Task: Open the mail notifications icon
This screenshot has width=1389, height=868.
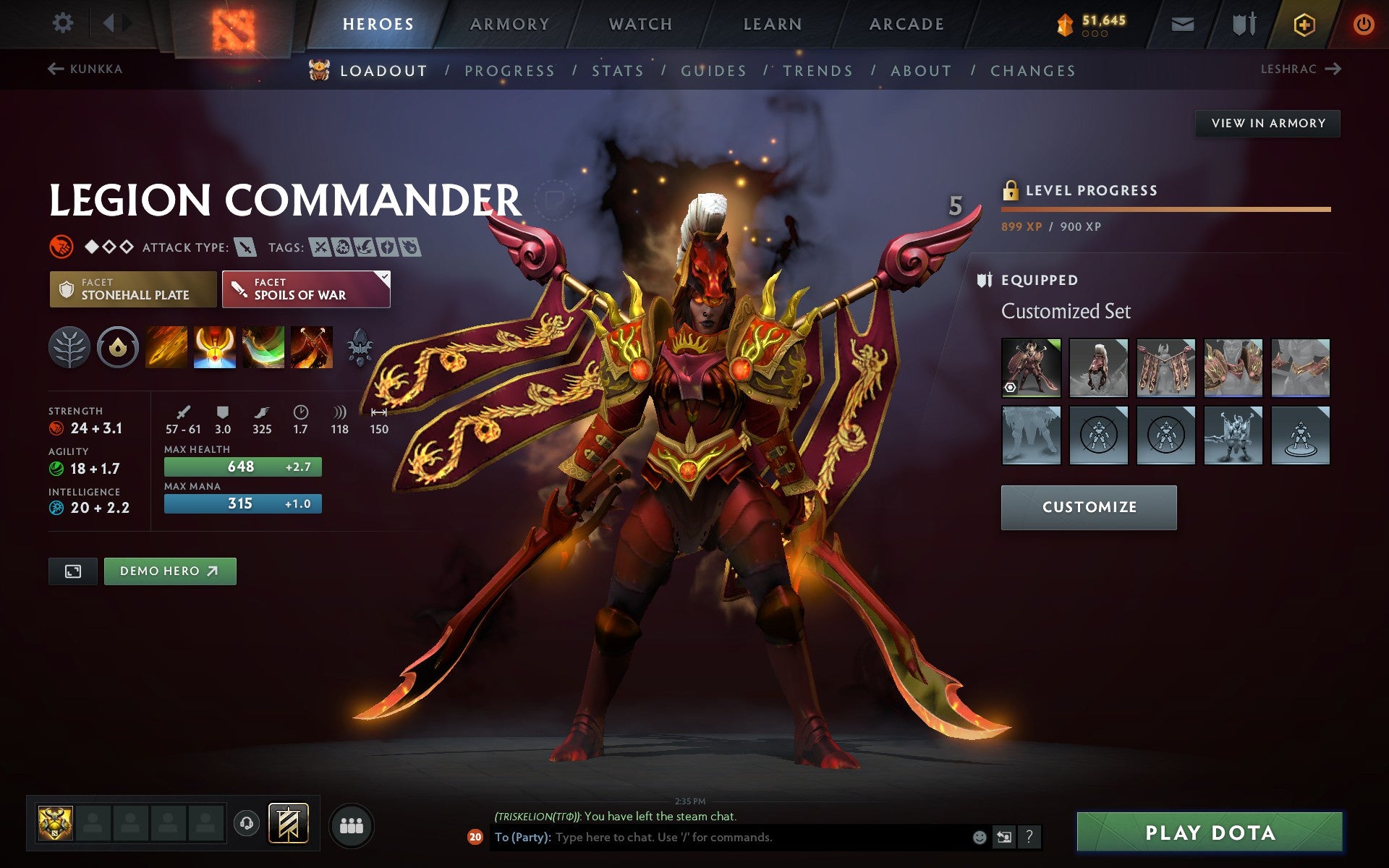Action: click(x=1181, y=23)
